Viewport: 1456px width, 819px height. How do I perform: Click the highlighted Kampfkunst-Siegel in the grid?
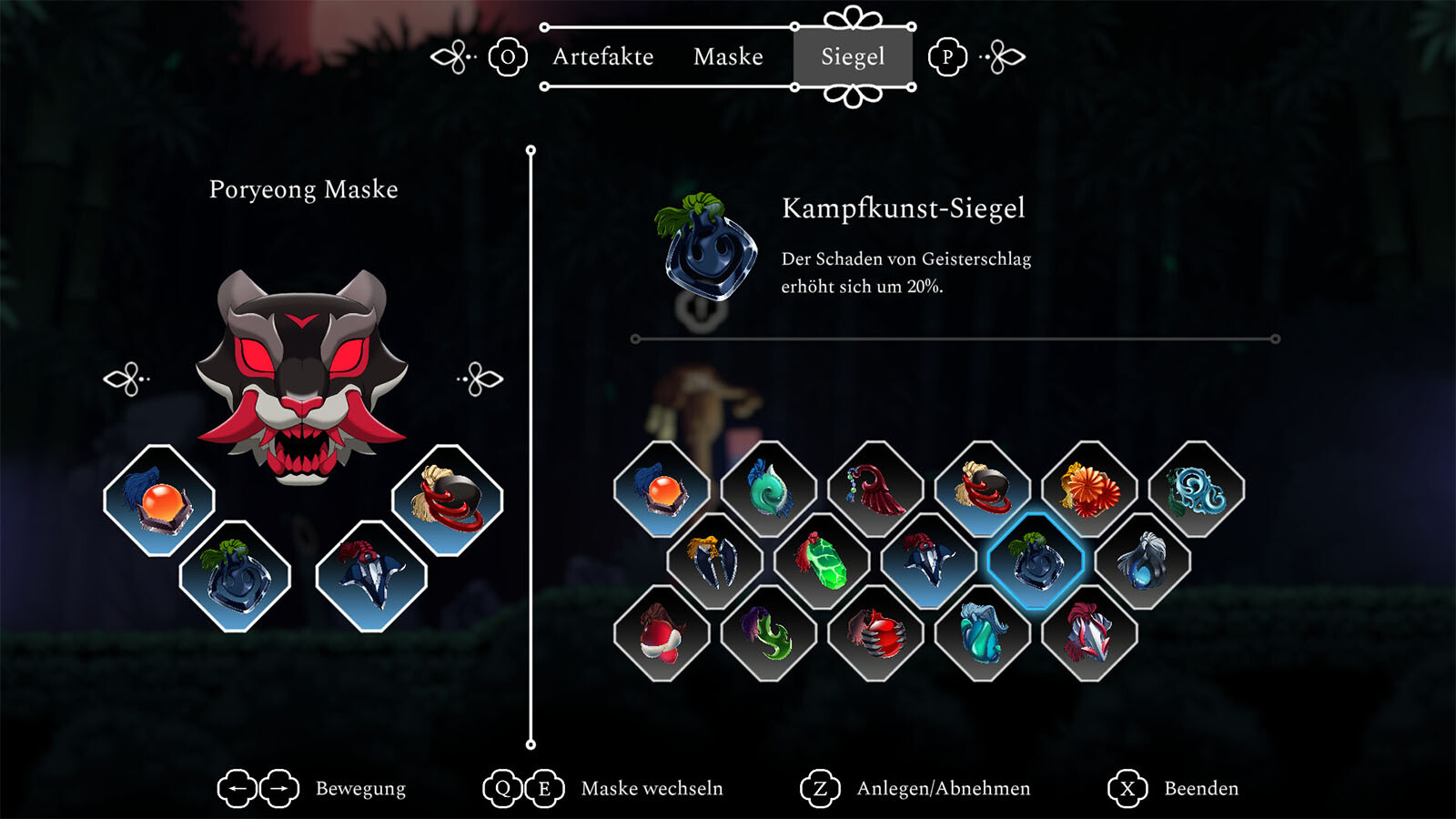coord(1036,561)
